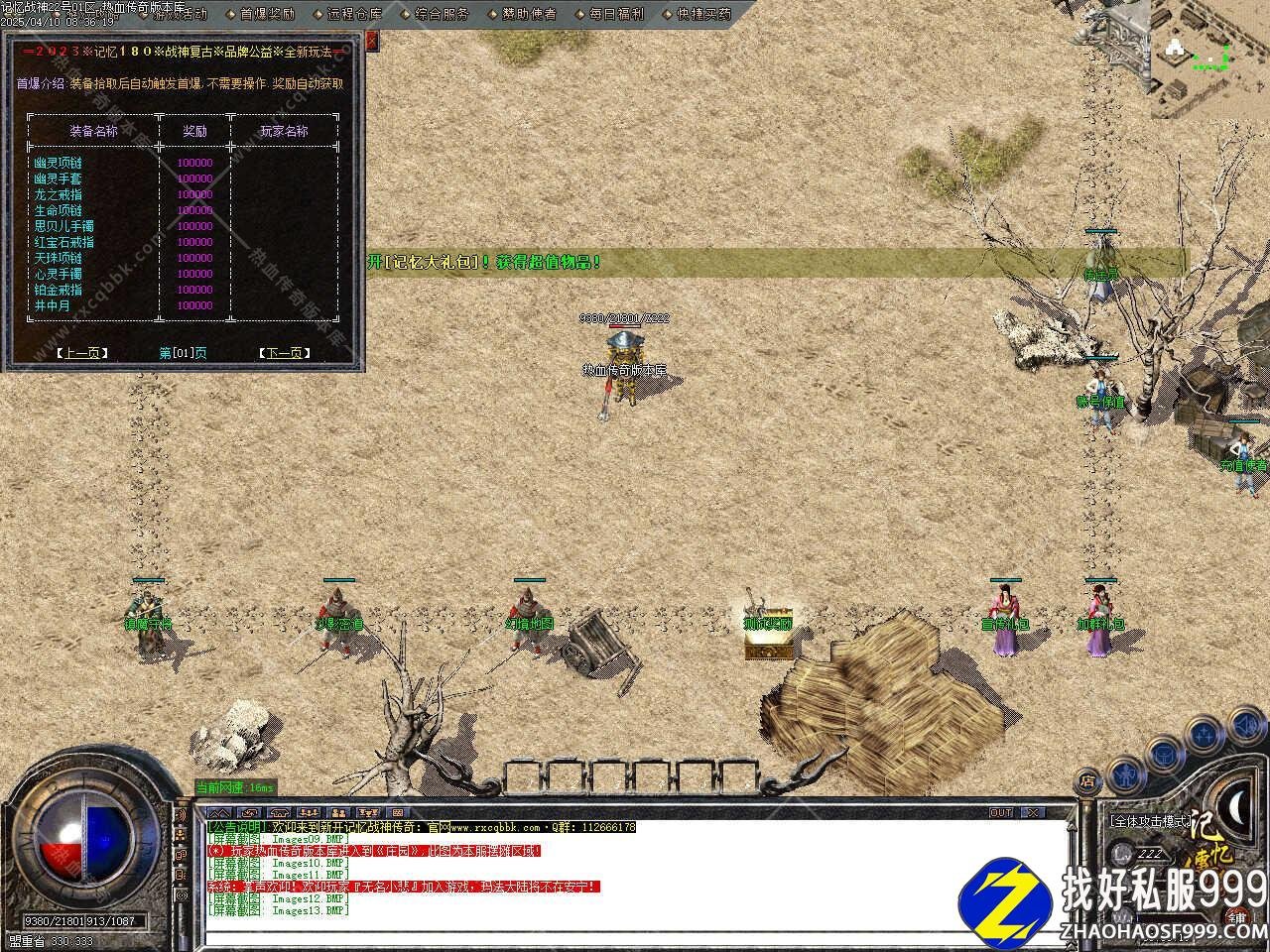
Task: Open the 每日福利 daily benefits menu
Action: coord(616,15)
